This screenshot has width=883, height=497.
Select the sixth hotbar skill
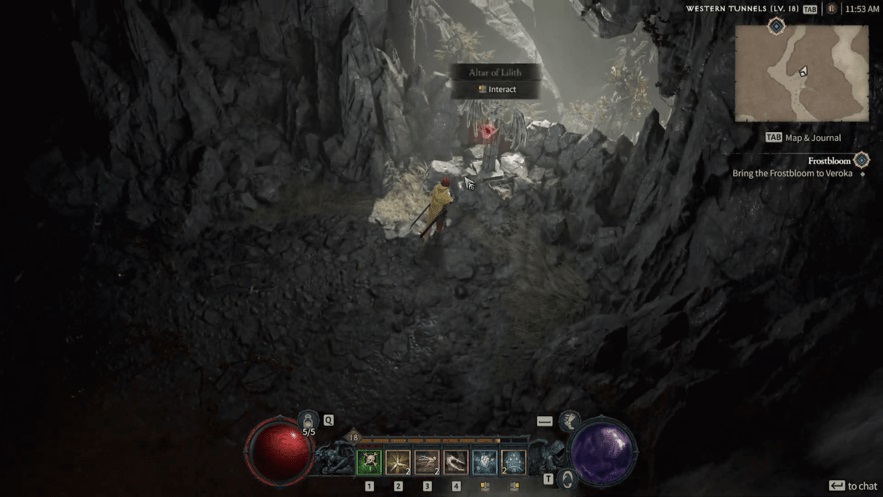[513, 462]
